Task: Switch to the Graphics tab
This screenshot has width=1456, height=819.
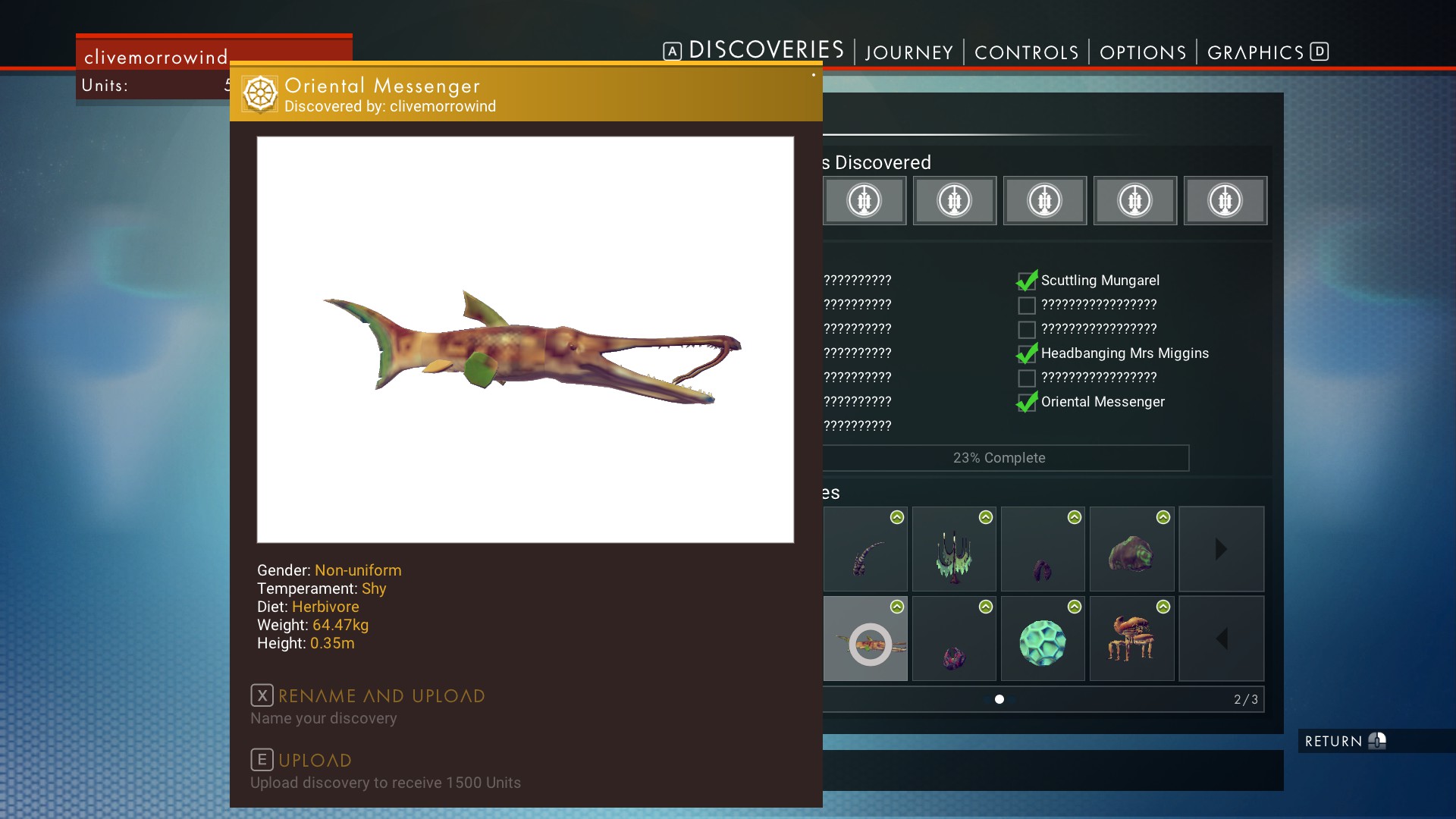Action: [1255, 52]
